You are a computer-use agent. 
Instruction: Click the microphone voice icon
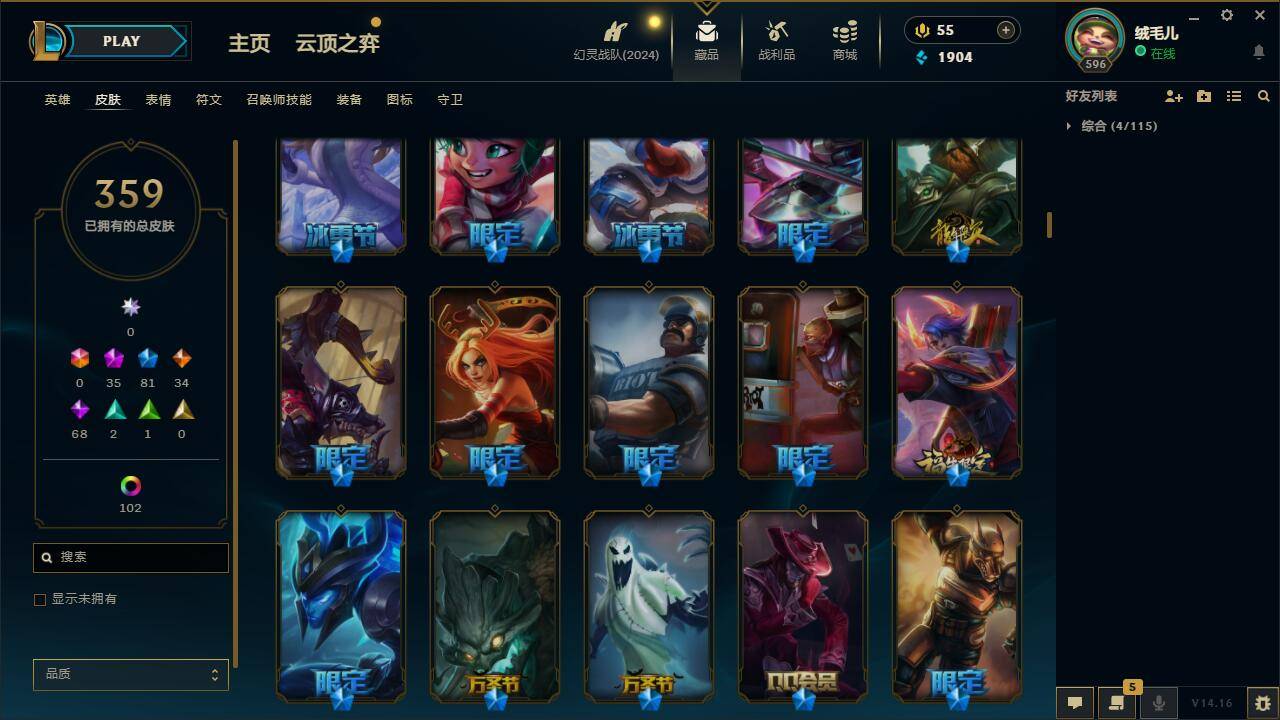tap(1158, 702)
